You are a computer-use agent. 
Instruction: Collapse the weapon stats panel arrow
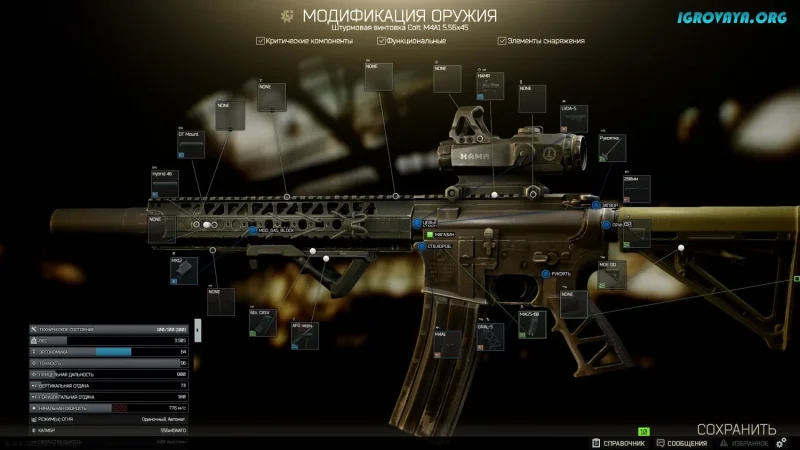click(198, 328)
